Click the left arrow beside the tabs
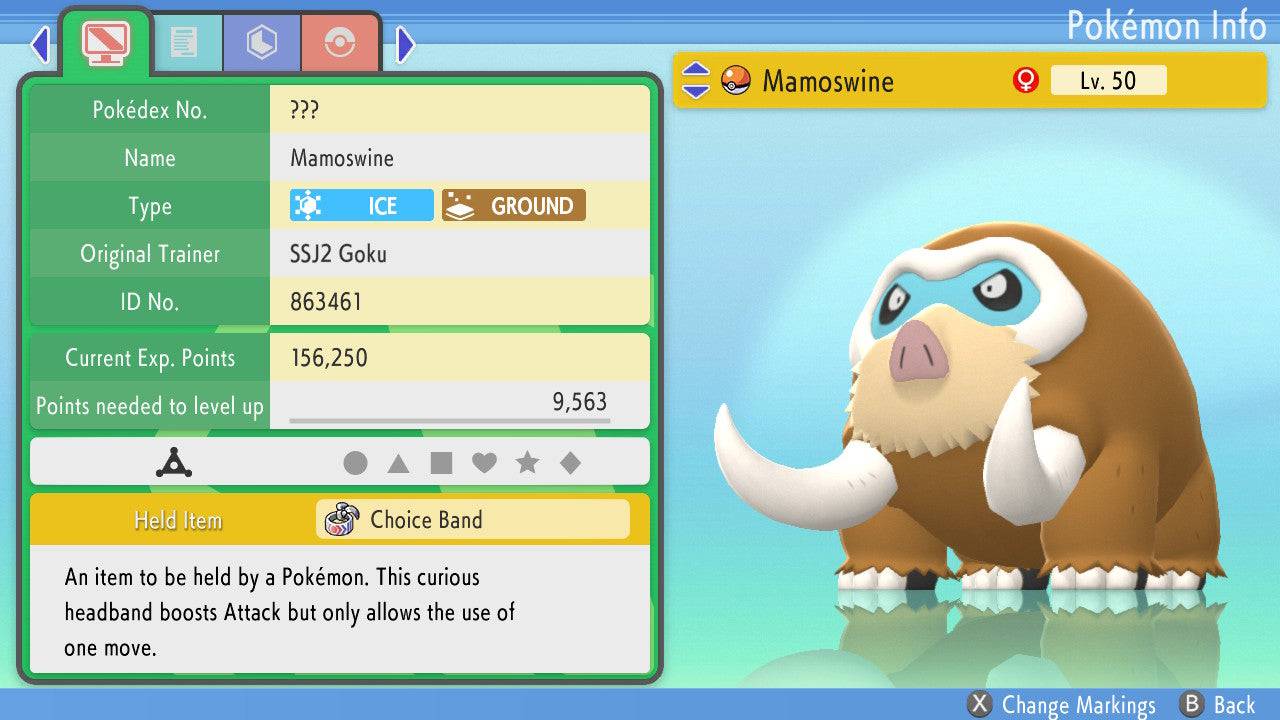This screenshot has height=720, width=1280. pyautogui.click(x=40, y=44)
